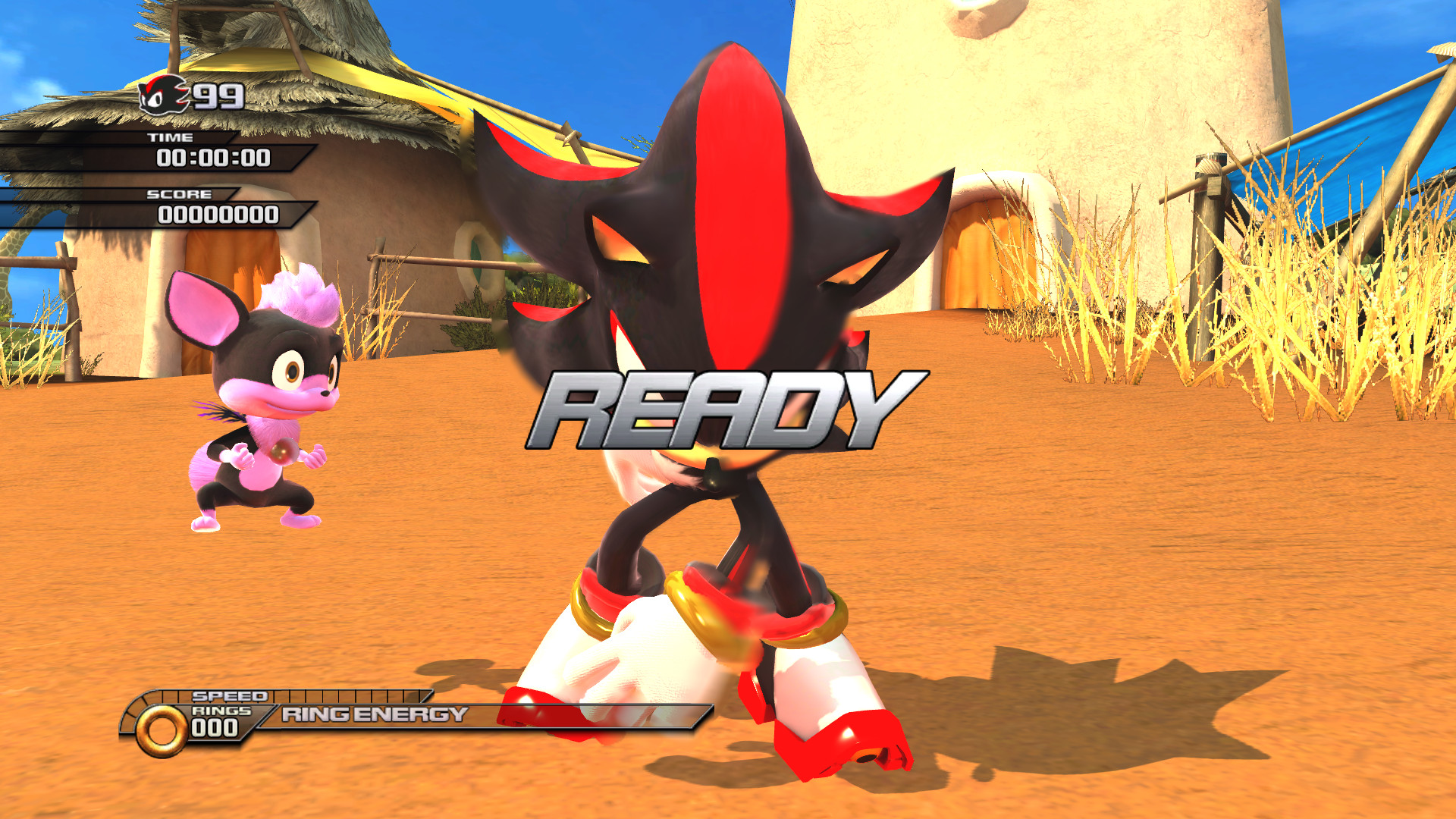1456x819 pixels.
Task: Toggle the lives counter showing 99
Action: coord(215,97)
